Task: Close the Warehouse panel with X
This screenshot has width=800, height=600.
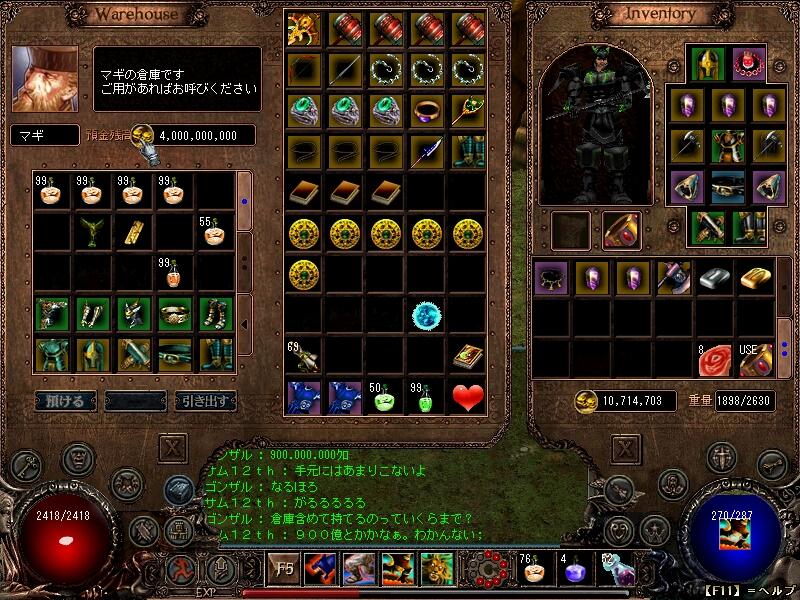Action: (x=173, y=446)
